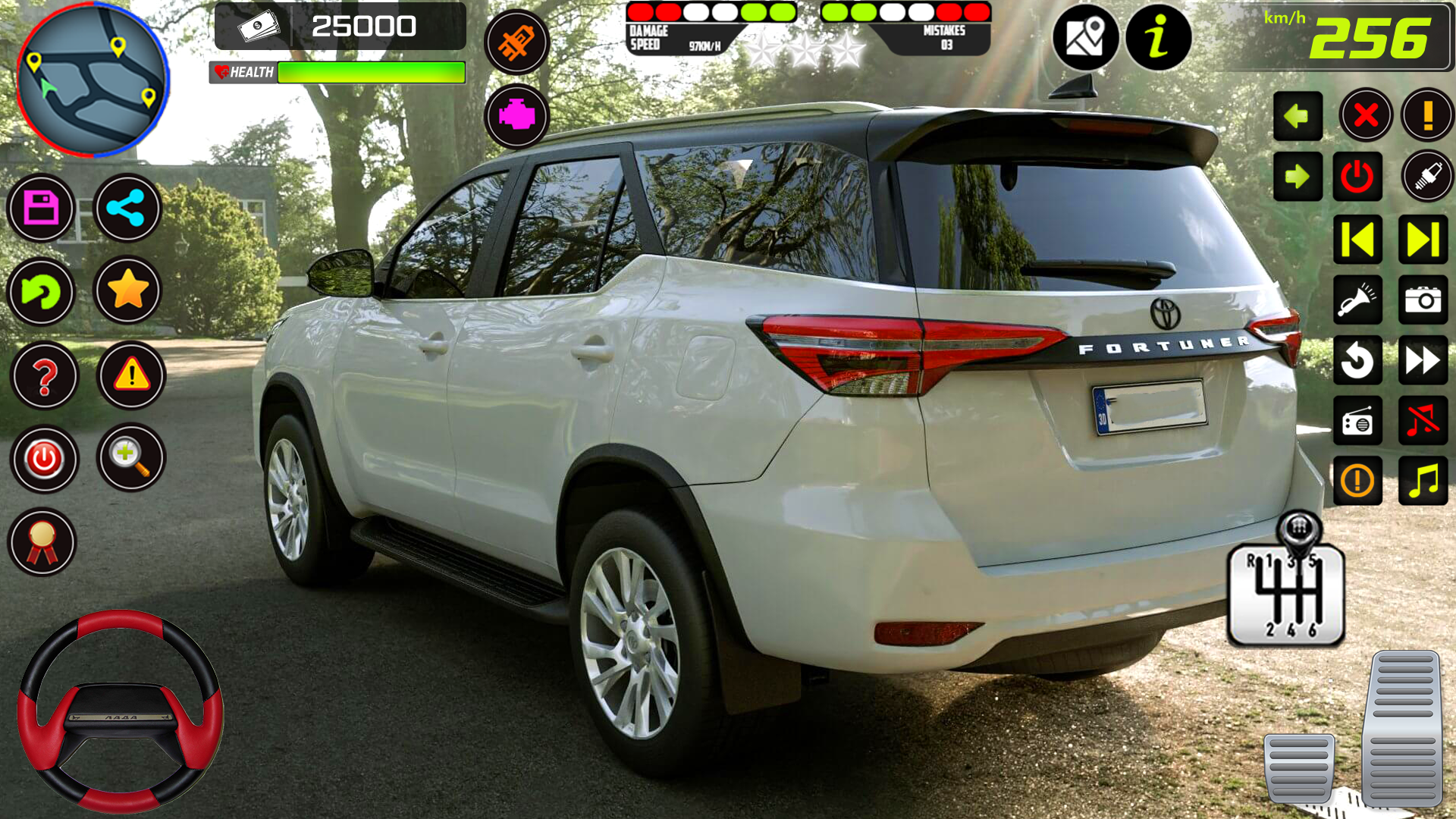The image size is (1456, 819).
Task: Tap the radio icon
Action: [1357, 421]
